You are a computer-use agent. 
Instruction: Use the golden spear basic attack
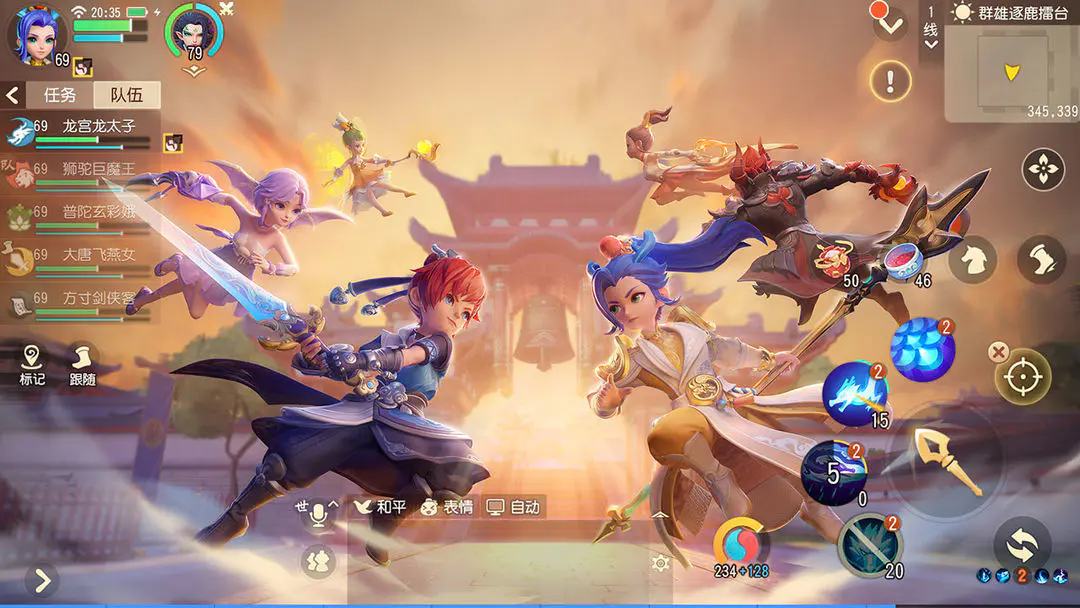click(x=947, y=461)
